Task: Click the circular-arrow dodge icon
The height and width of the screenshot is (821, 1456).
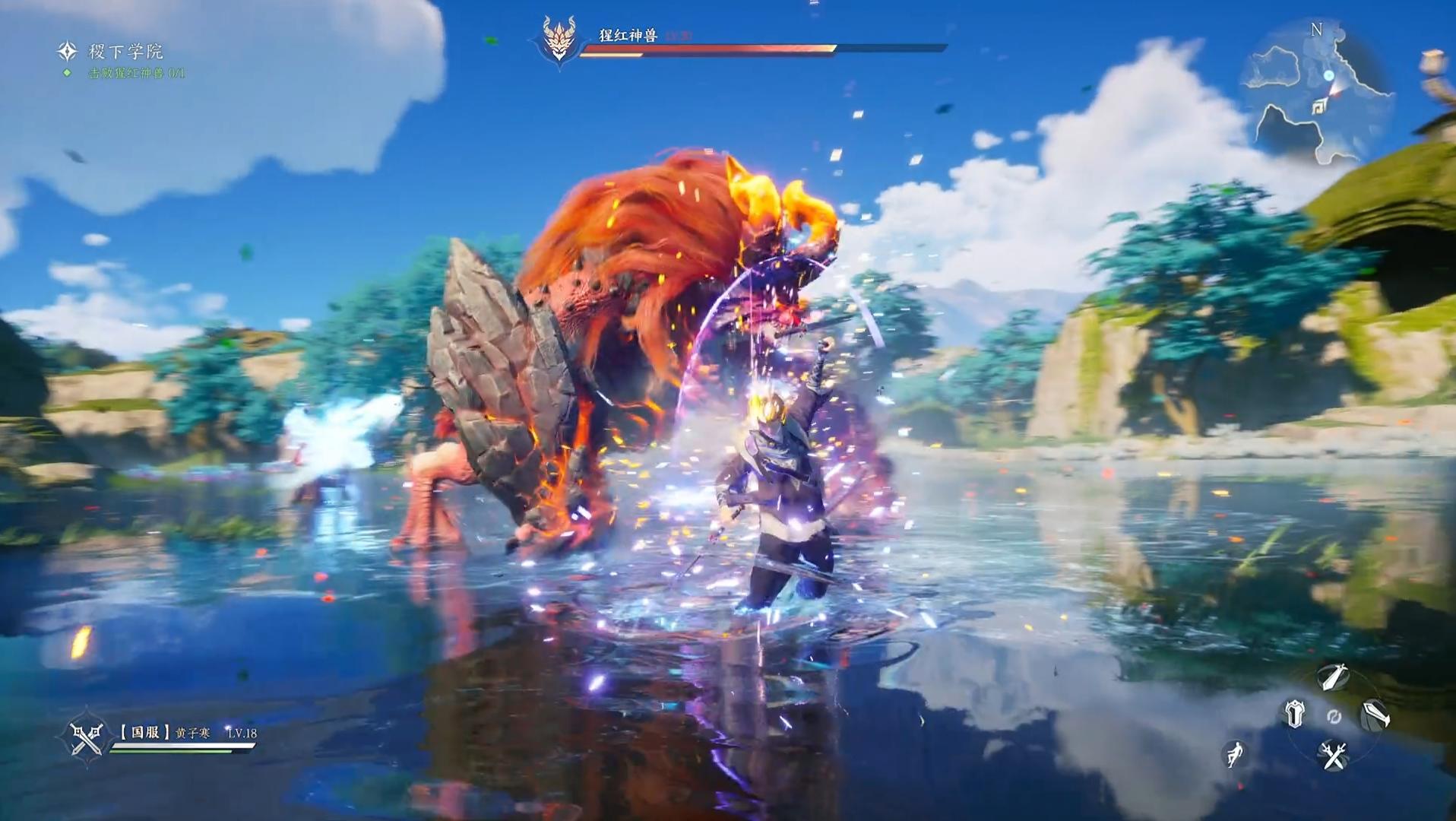Action: point(1334,718)
